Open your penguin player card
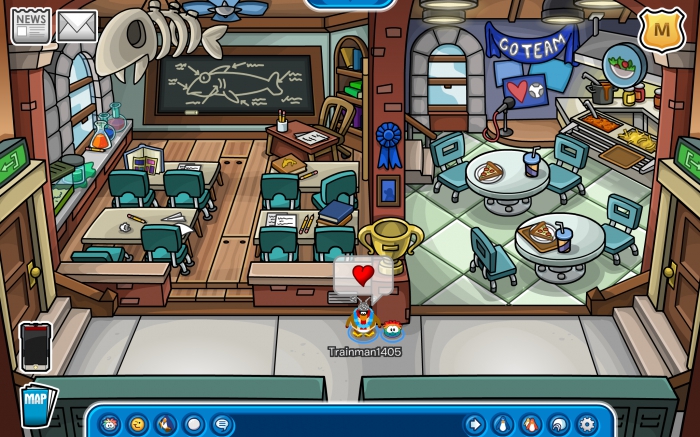Viewport: 700px width, 437px height. pos(502,424)
